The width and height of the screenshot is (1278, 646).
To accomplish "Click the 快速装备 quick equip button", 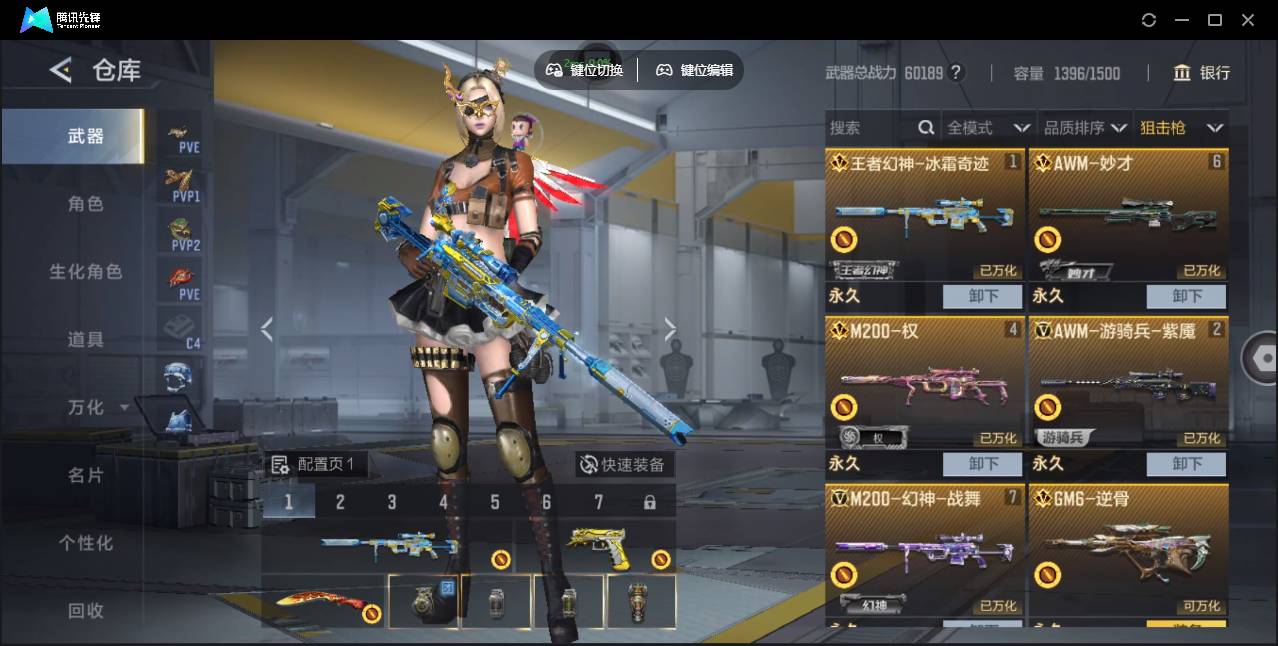I will pyautogui.click(x=623, y=464).
